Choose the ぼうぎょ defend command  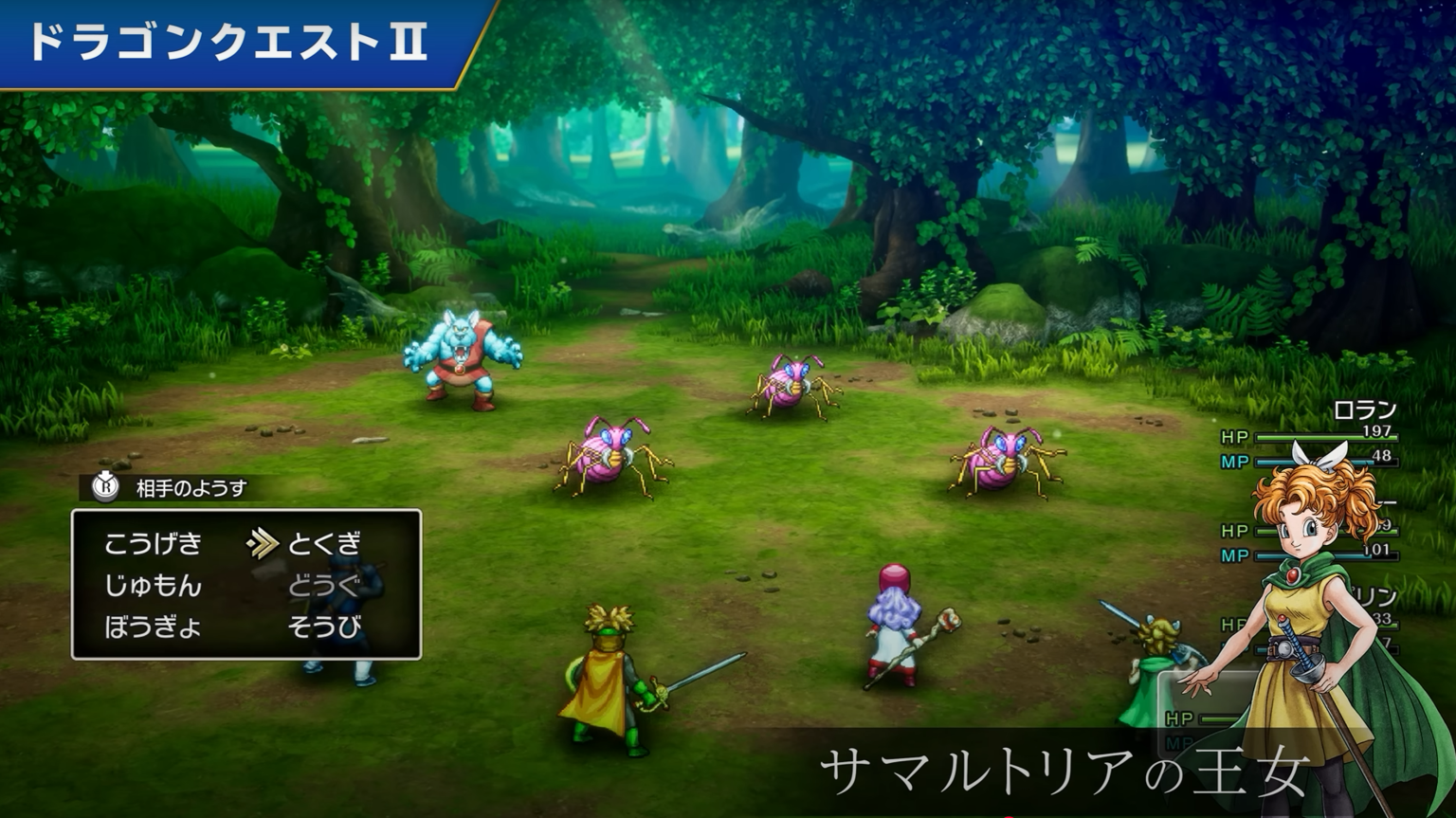point(155,628)
